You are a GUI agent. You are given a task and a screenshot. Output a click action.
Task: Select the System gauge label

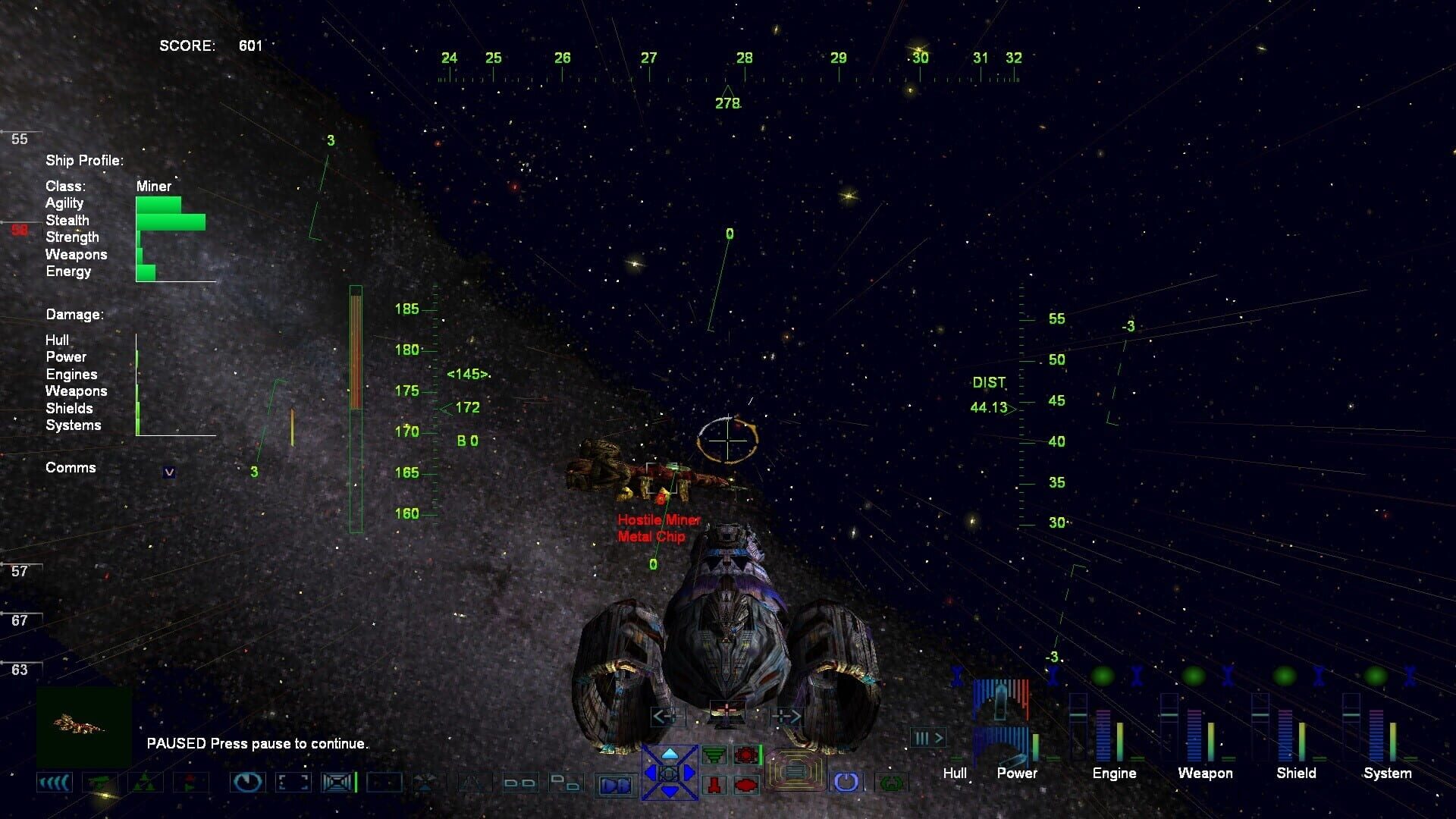coord(1388,773)
